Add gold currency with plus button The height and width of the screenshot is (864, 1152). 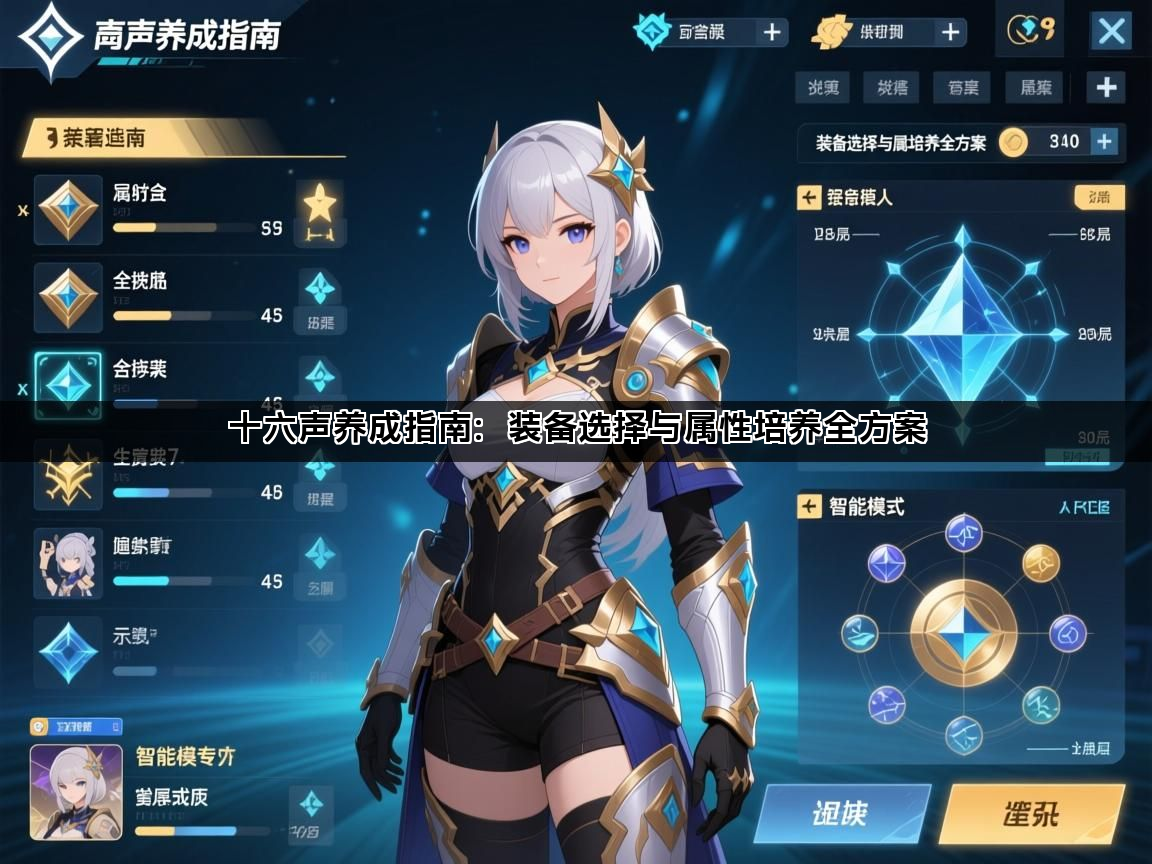[950, 32]
